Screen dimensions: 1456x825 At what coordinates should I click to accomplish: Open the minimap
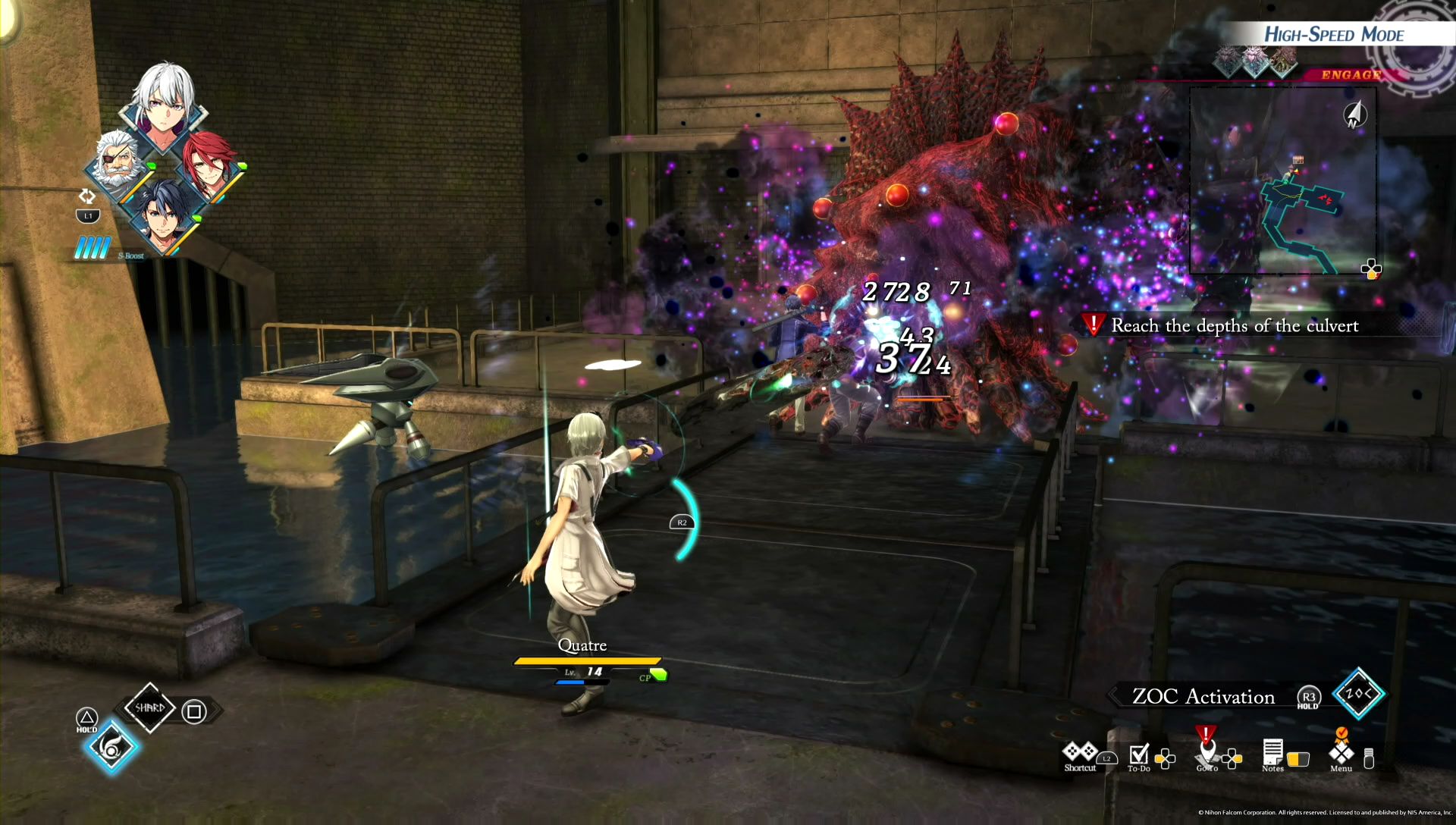1282,180
